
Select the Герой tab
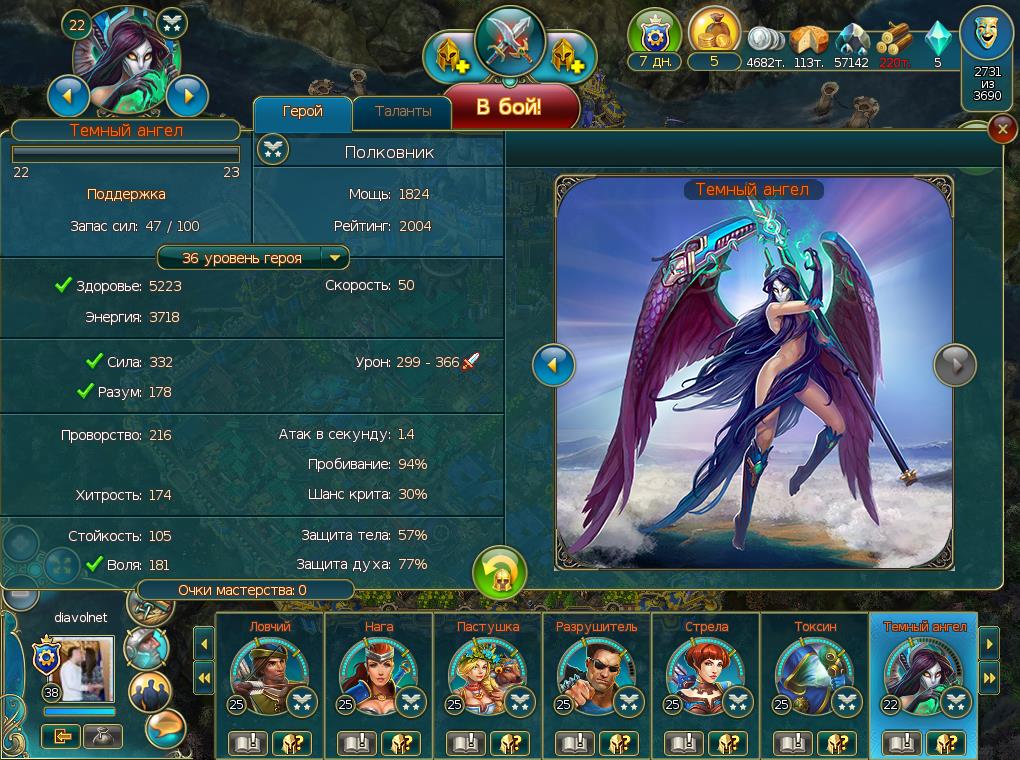[303, 112]
